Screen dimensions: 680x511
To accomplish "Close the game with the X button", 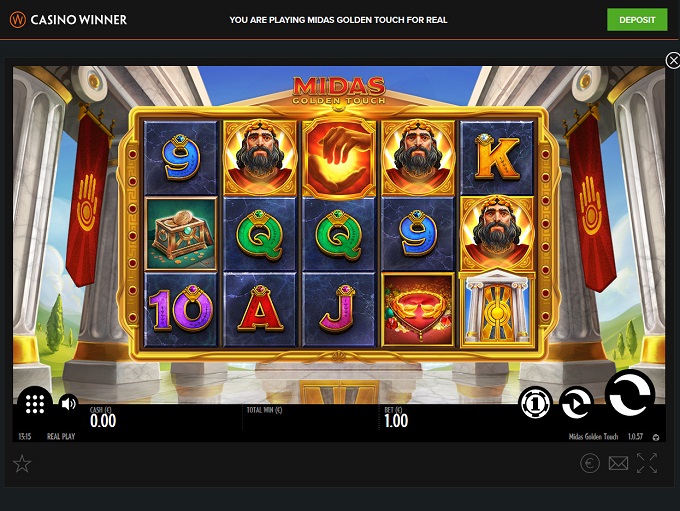I will (672, 61).
